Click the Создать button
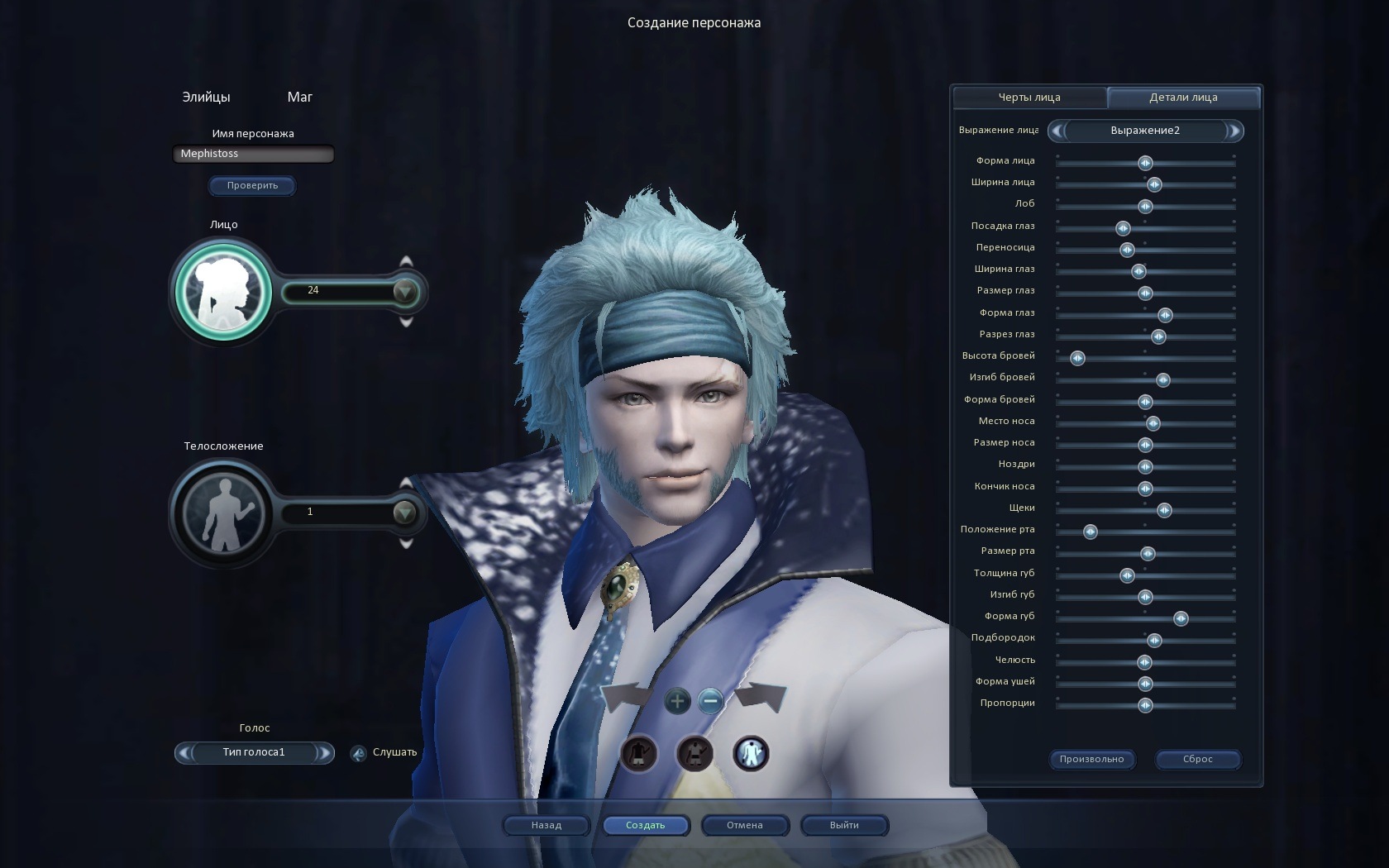 click(646, 825)
